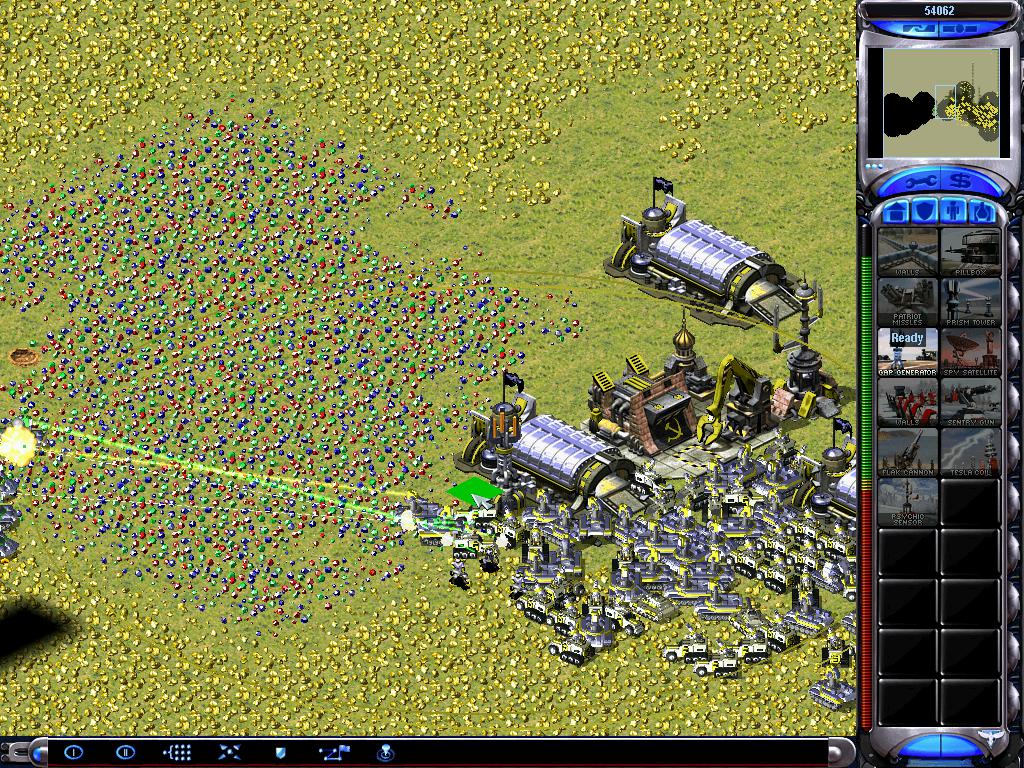The height and width of the screenshot is (768, 1024).
Task: Build a Prism Tower
Action: [970, 302]
